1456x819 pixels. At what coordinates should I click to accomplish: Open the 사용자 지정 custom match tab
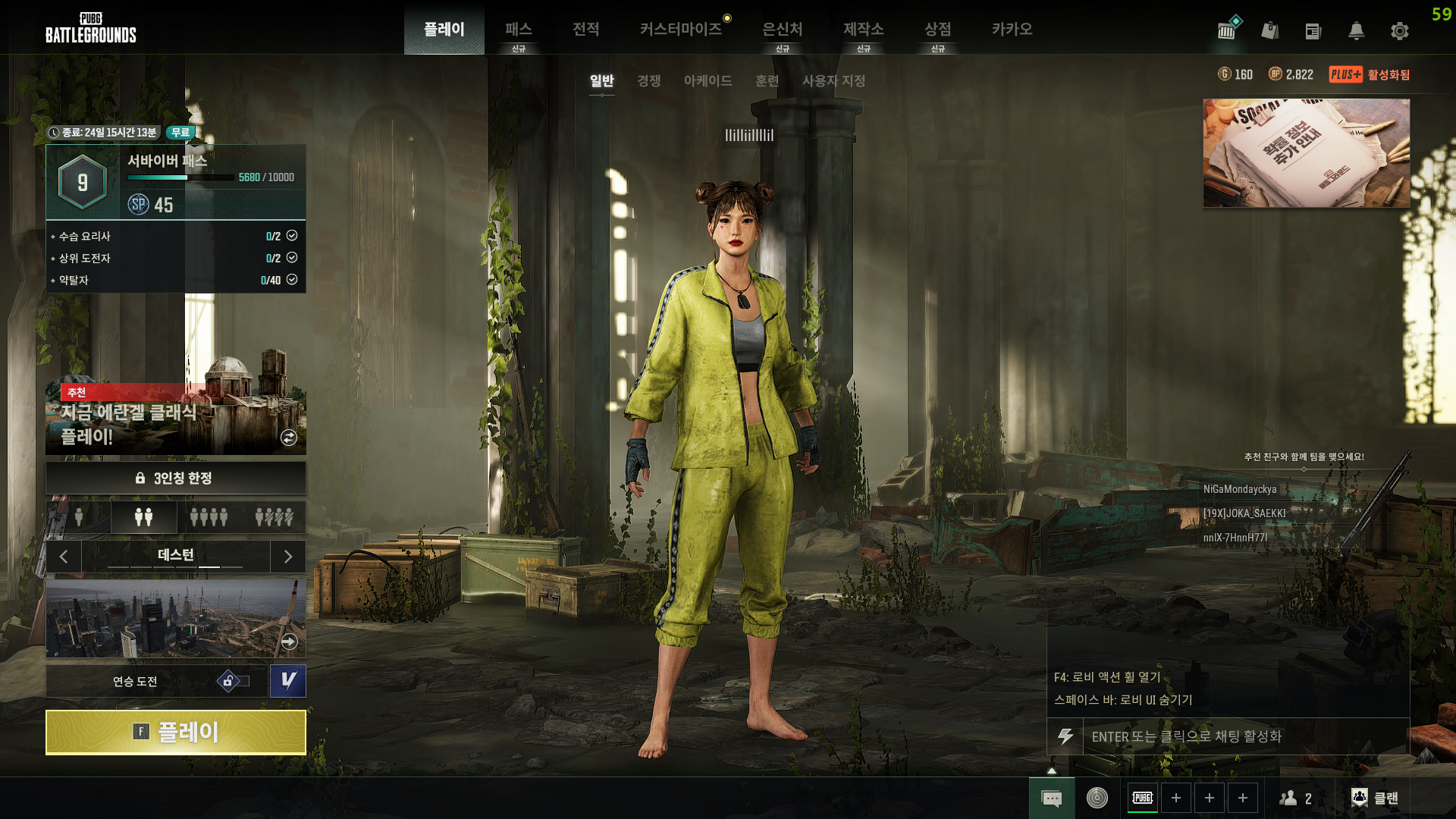pyautogui.click(x=833, y=80)
